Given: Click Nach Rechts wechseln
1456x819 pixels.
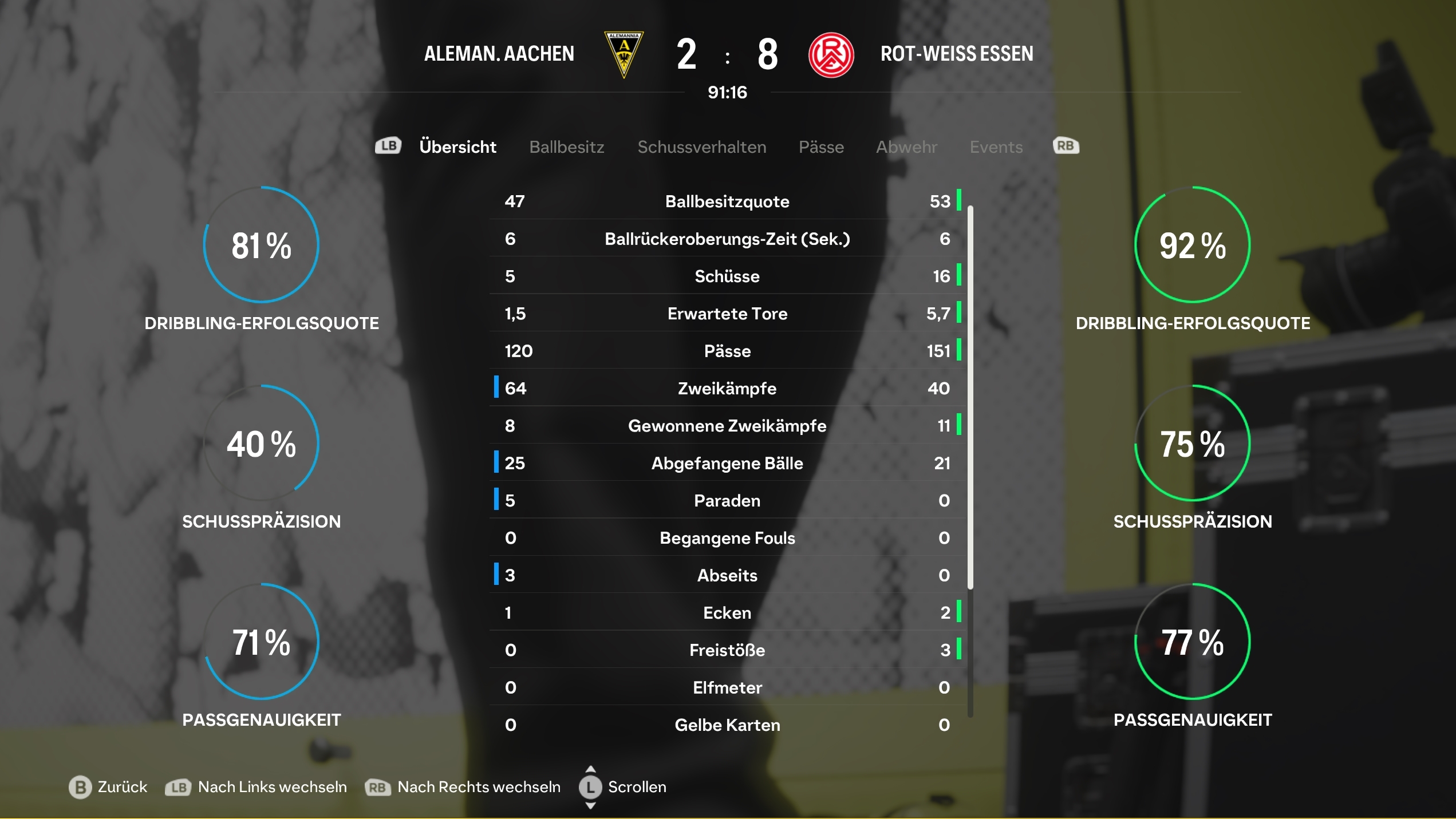Looking at the screenshot, I should pos(463,787).
